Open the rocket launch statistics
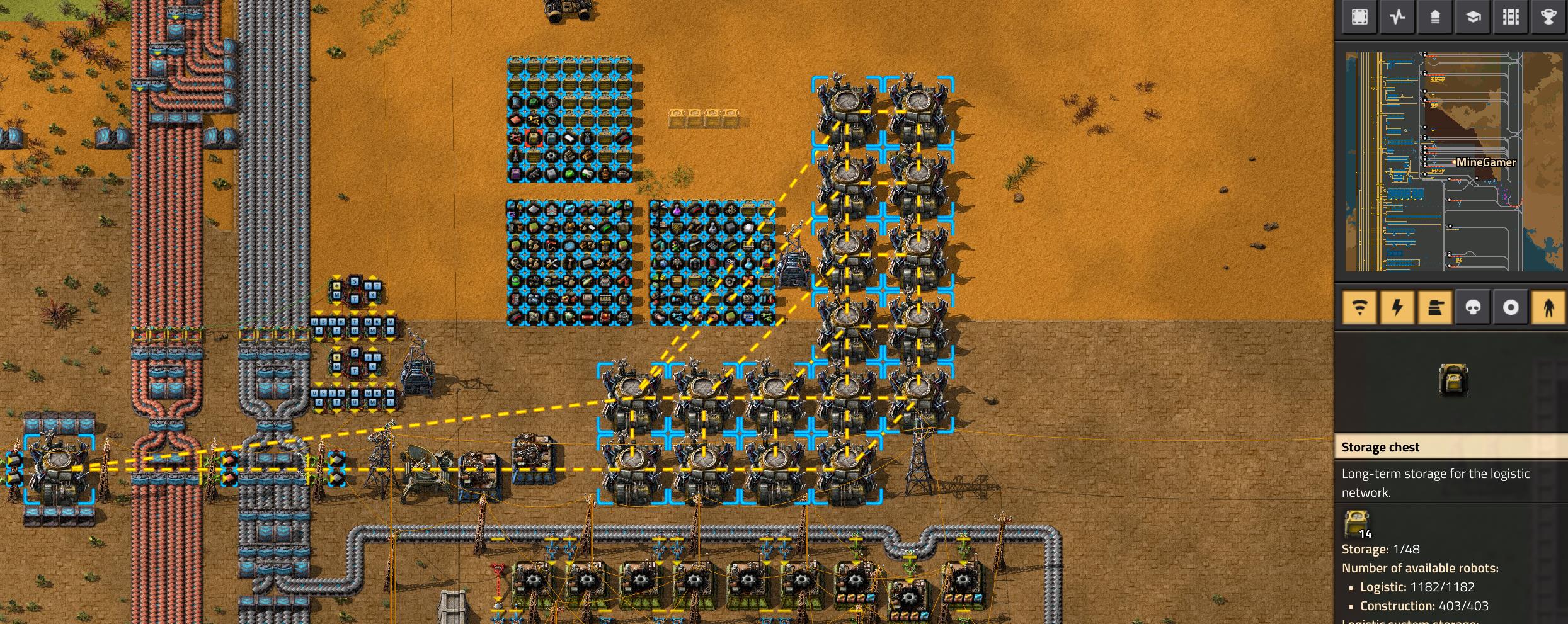 (1437, 17)
